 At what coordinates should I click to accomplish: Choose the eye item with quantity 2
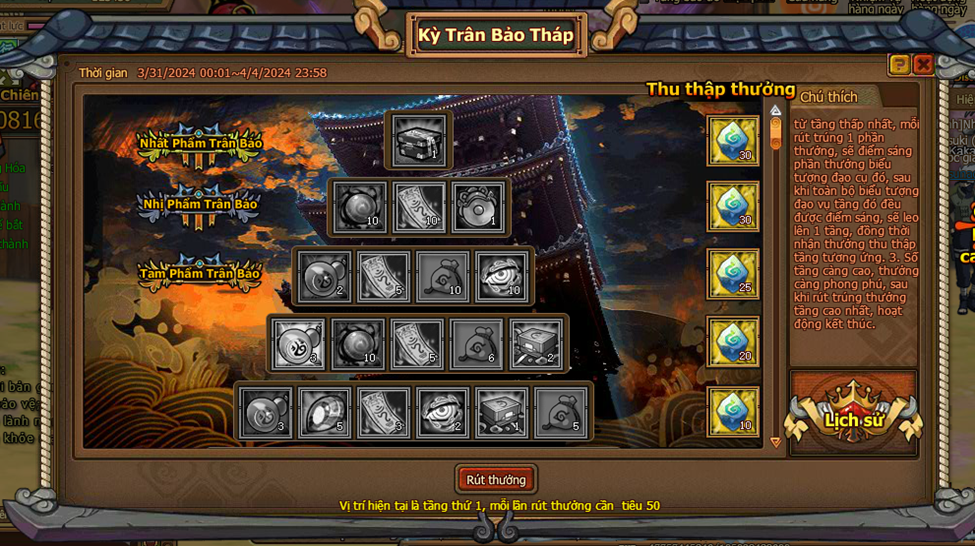(442, 413)
